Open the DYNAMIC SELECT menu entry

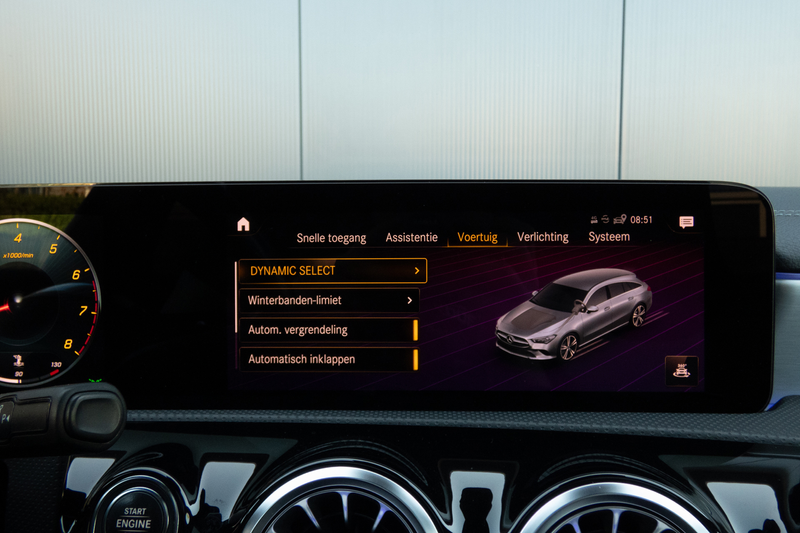332,271
